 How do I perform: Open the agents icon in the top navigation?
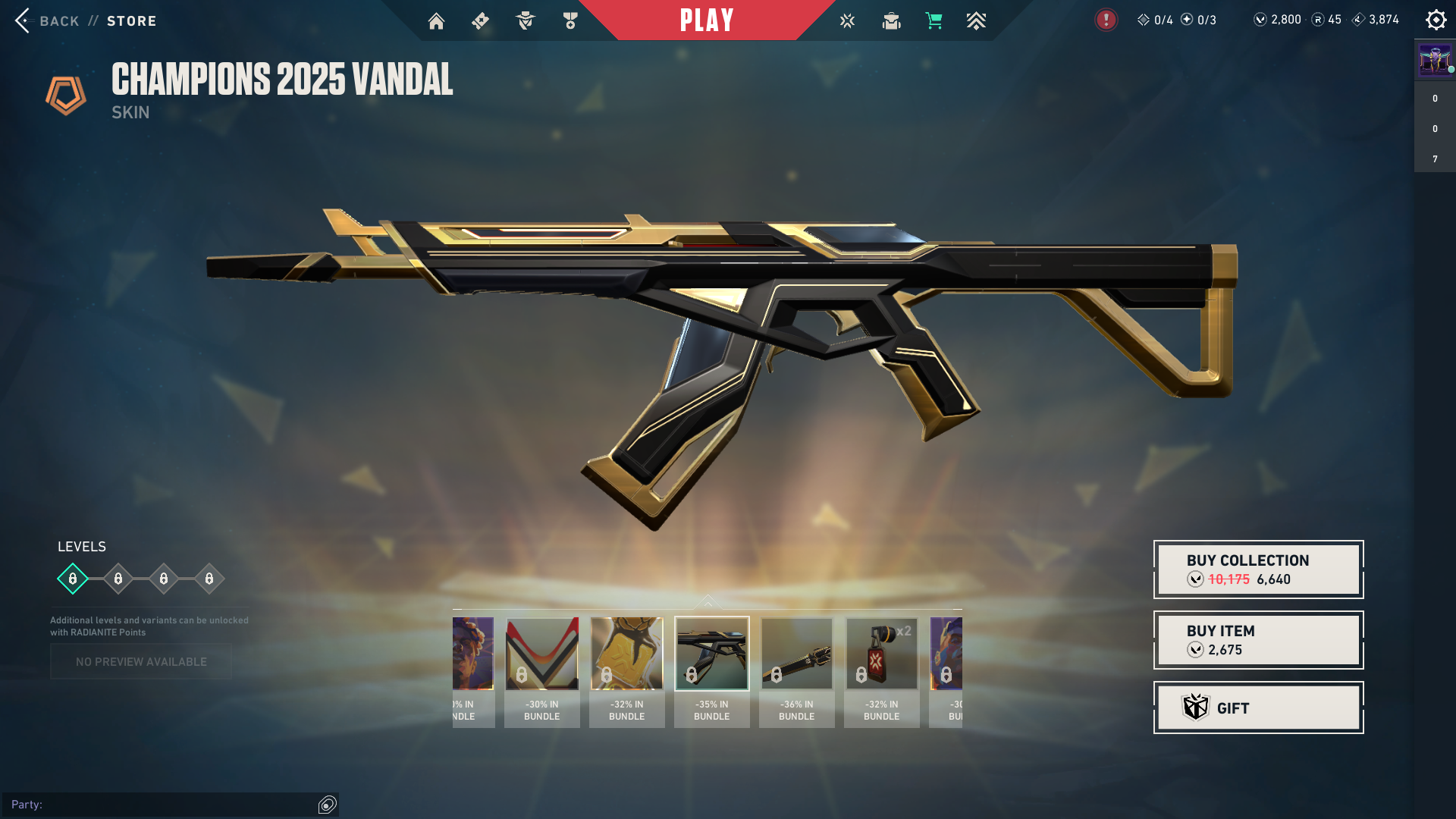(x=525, y=21)
